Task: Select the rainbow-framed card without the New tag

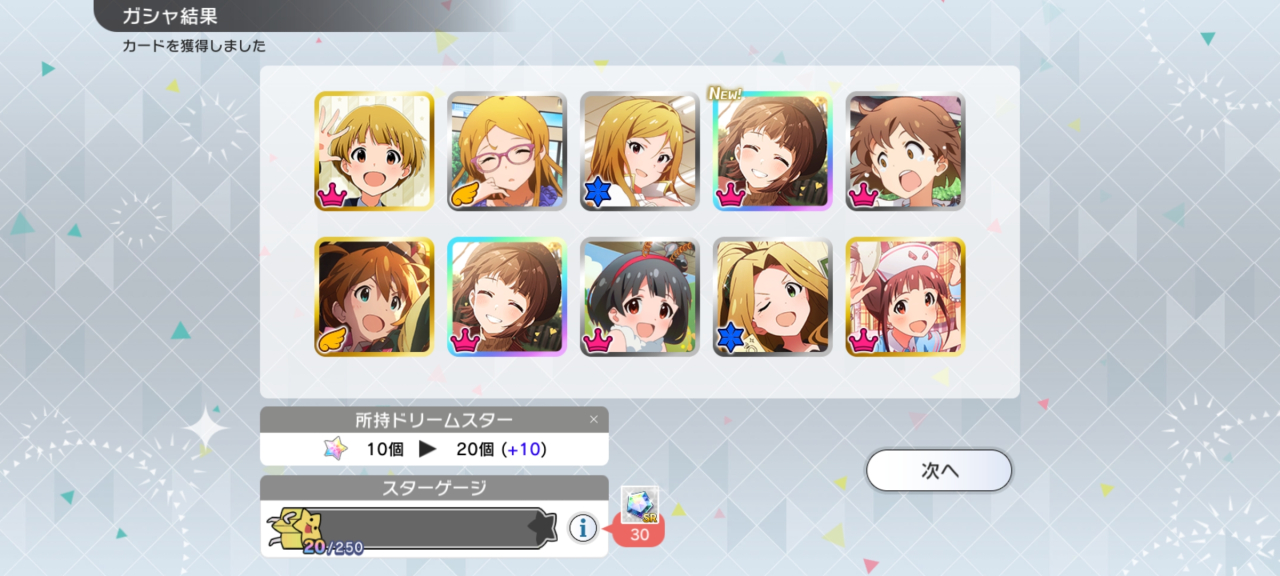Action: 507,297
